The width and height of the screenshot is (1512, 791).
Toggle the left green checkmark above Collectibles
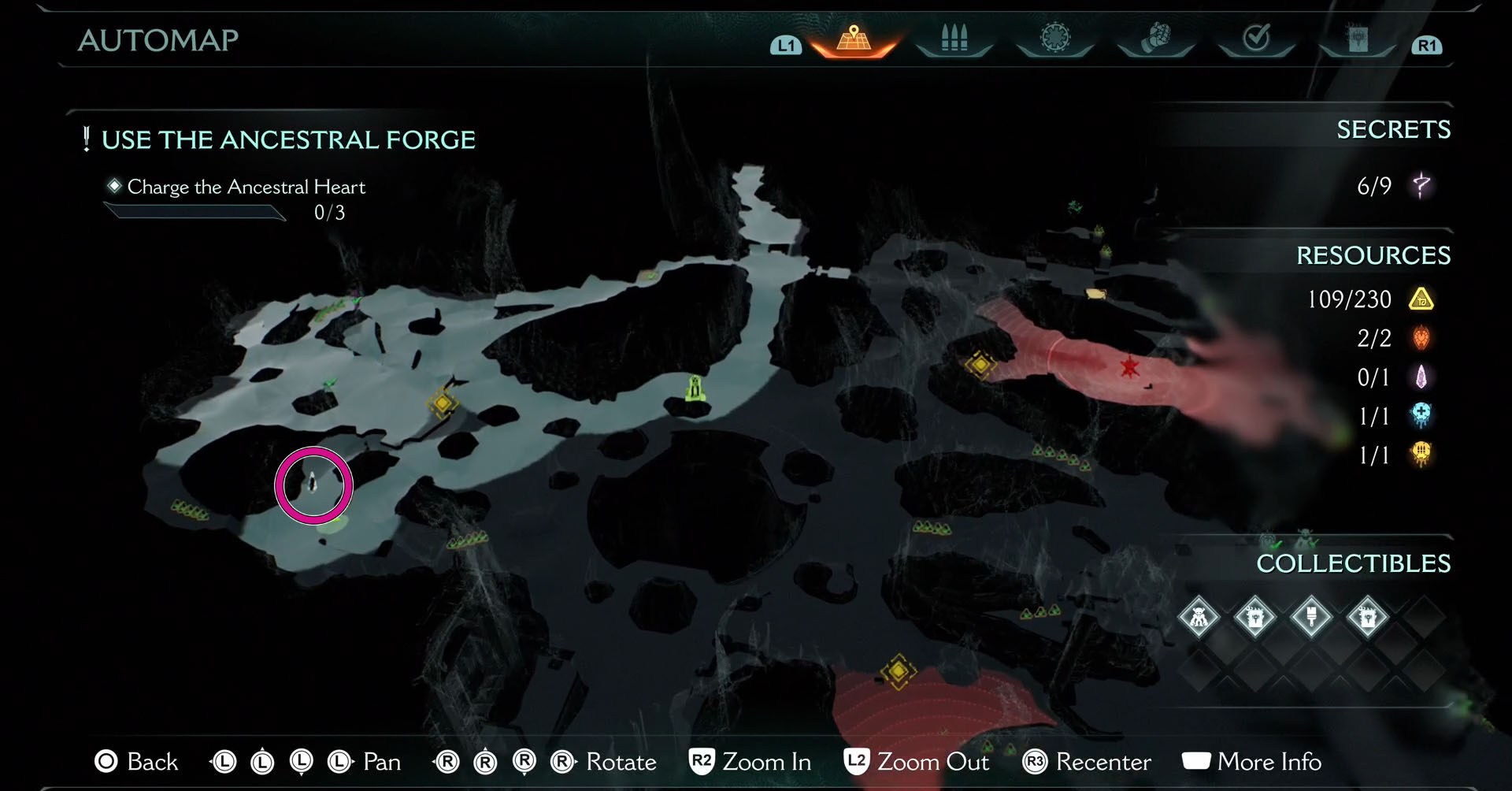[x=1276, y=544]
